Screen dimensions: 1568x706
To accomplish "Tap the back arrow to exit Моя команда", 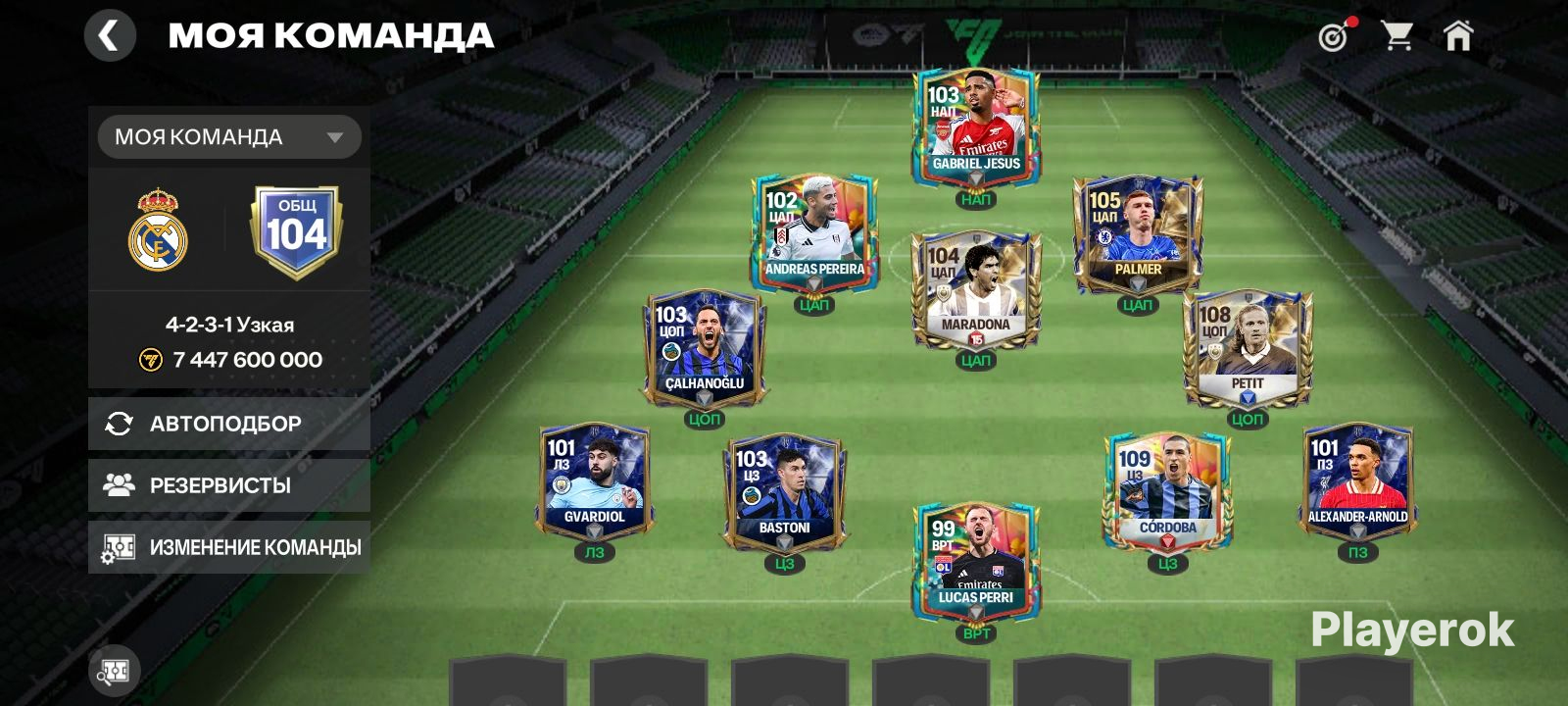I will click(x=111, y=35).
